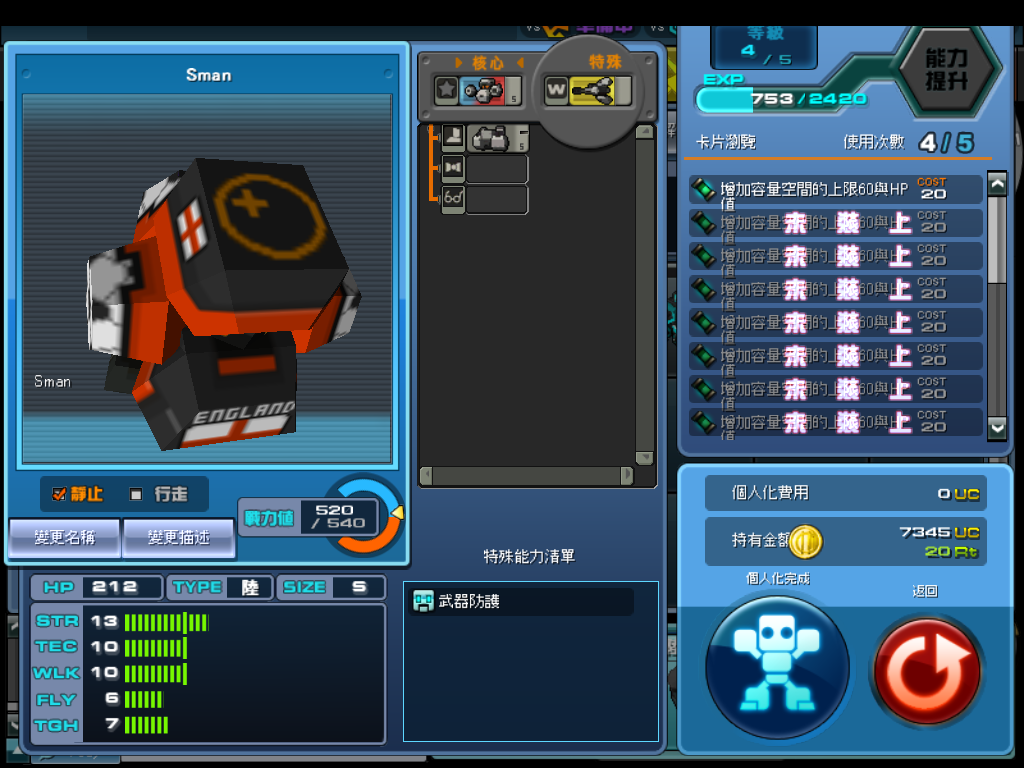Select the 核心 core part slot

[477, 91]
